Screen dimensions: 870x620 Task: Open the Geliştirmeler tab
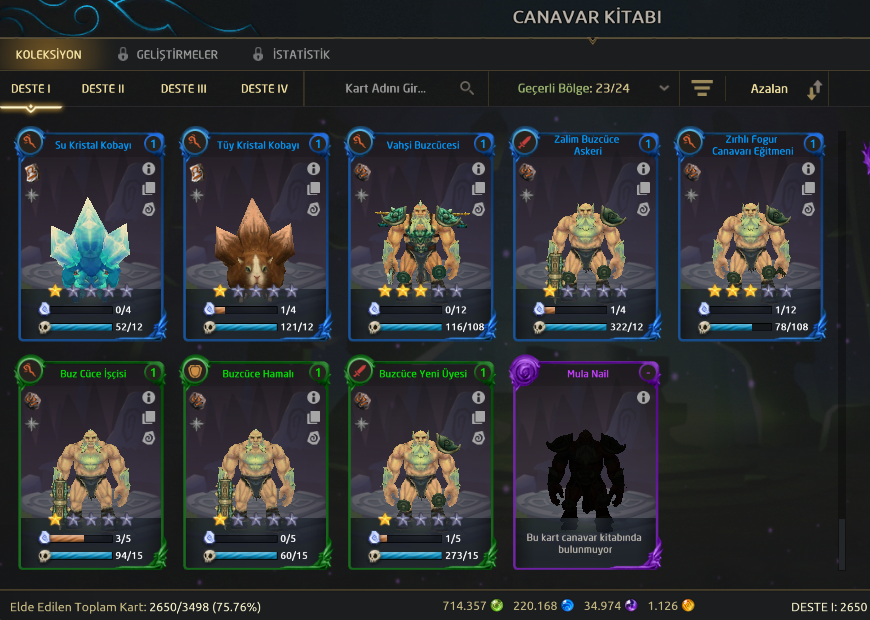(176, 55)
